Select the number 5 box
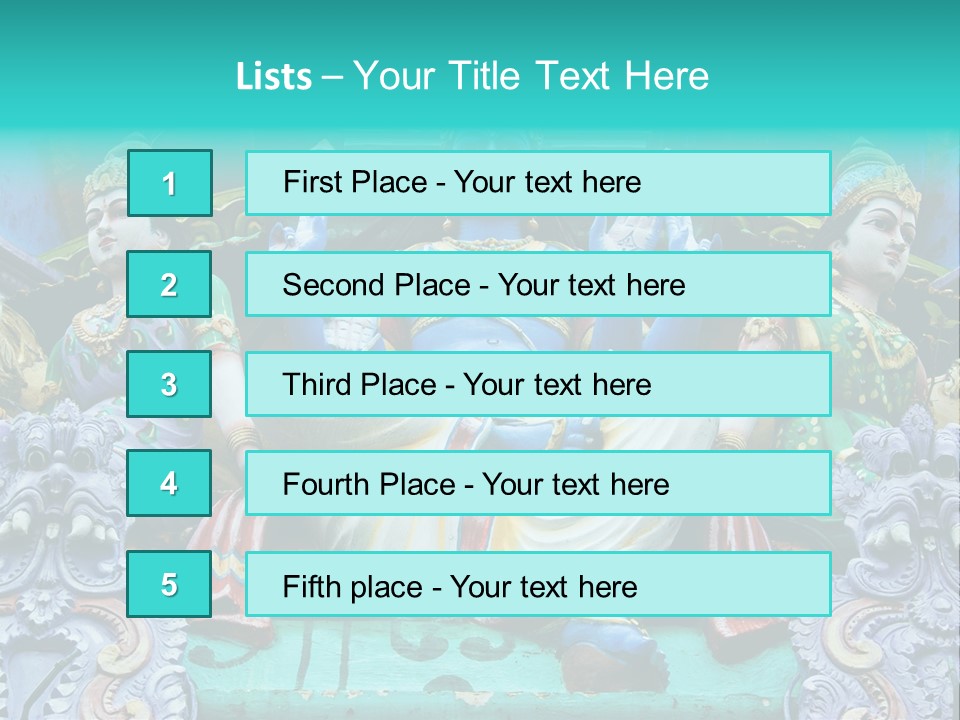Screen dimensions: 960x720 [169, 584]
